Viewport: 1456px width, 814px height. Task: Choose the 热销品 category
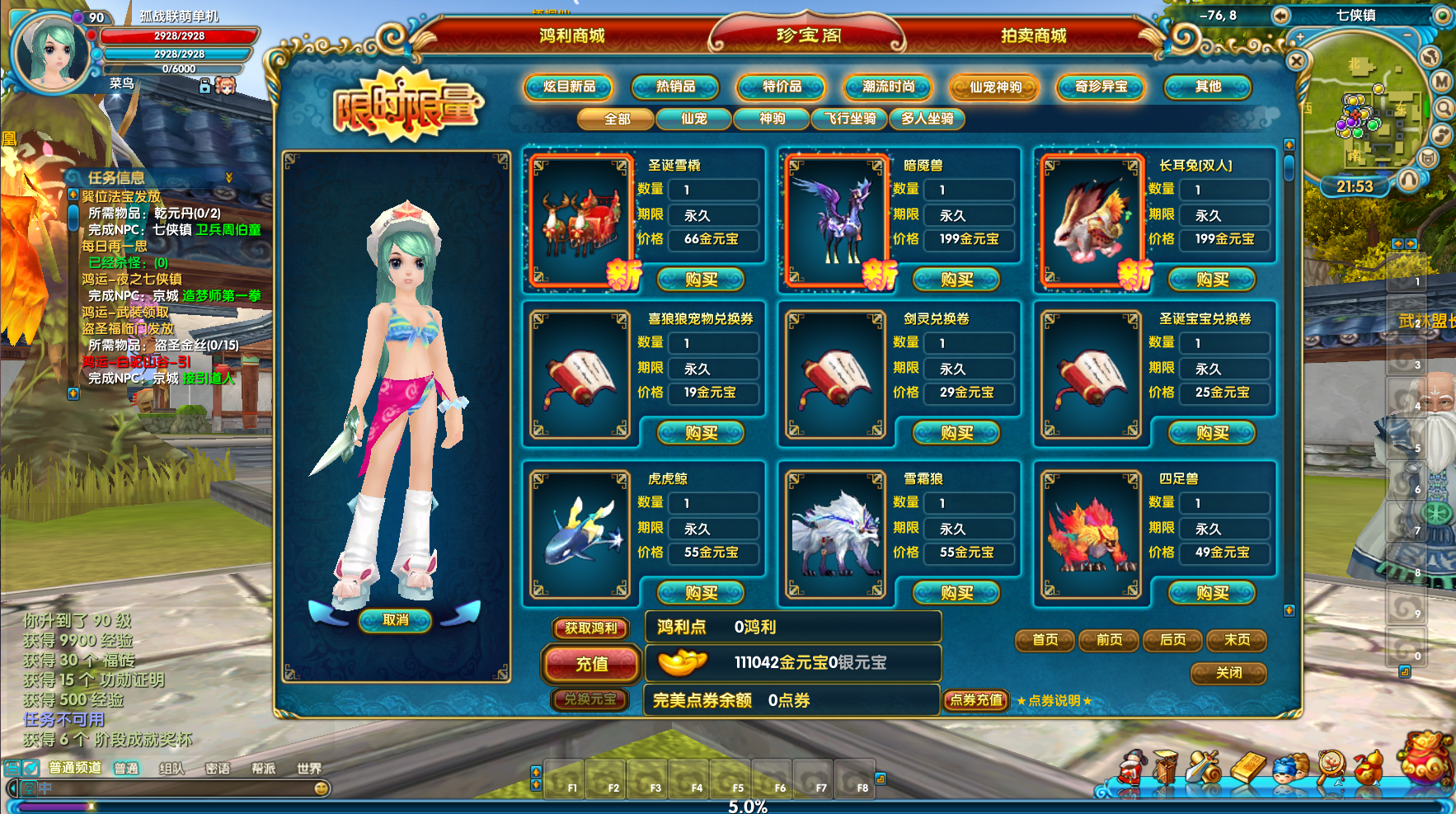point(675,87)
